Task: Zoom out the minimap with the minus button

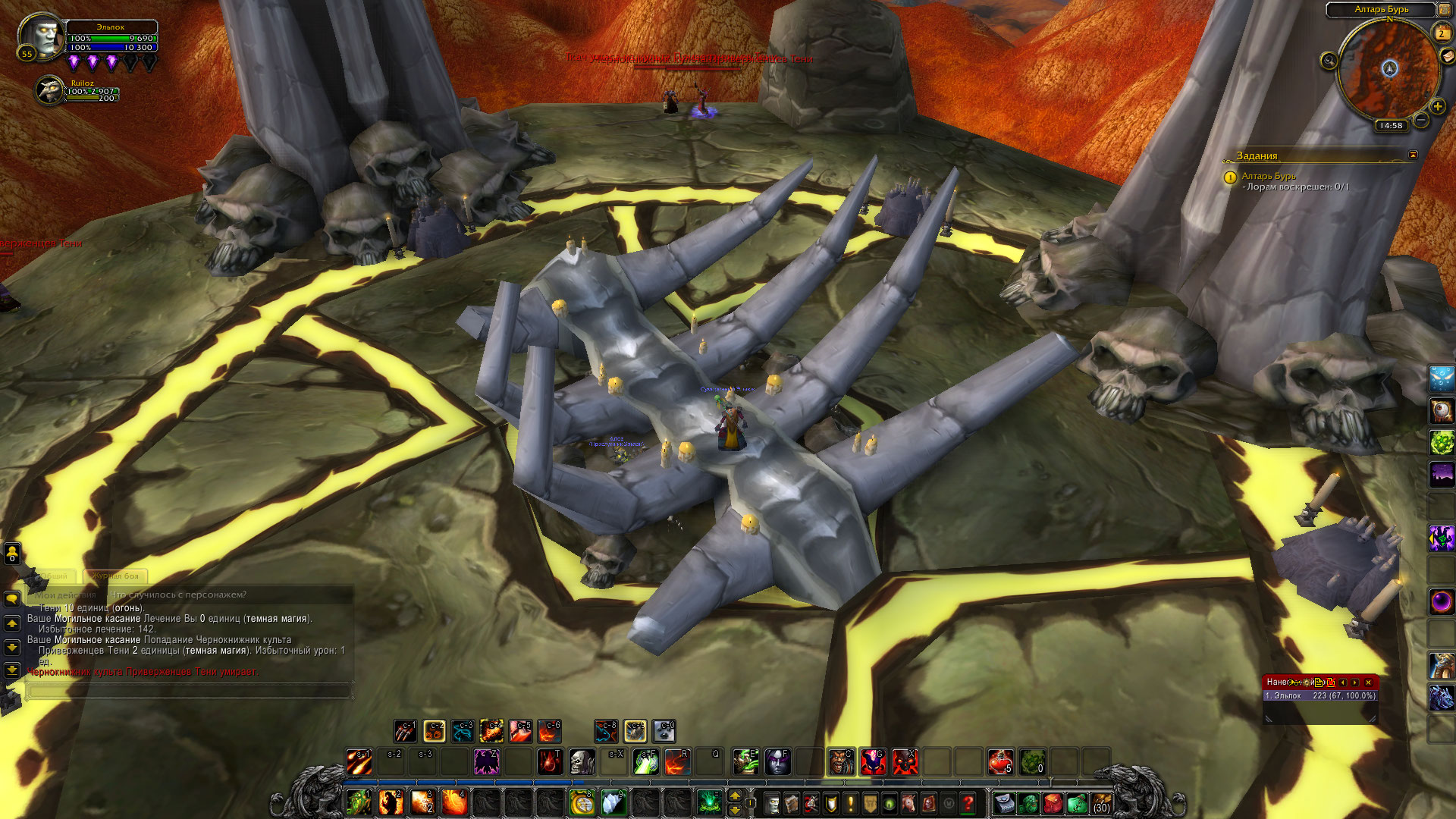Action: 1421,120
